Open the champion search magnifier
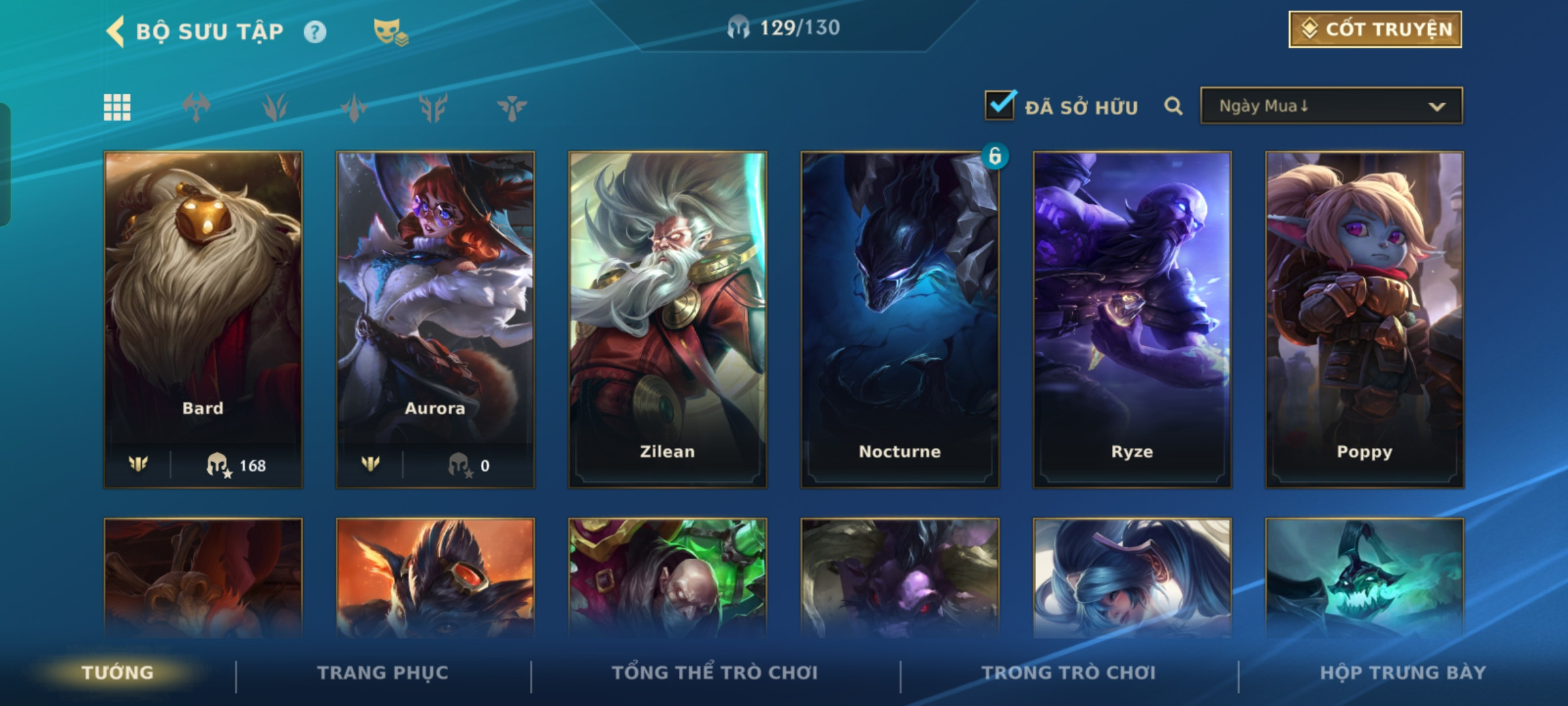This screenshot has width=1568, height=706. pos(1173,106)
